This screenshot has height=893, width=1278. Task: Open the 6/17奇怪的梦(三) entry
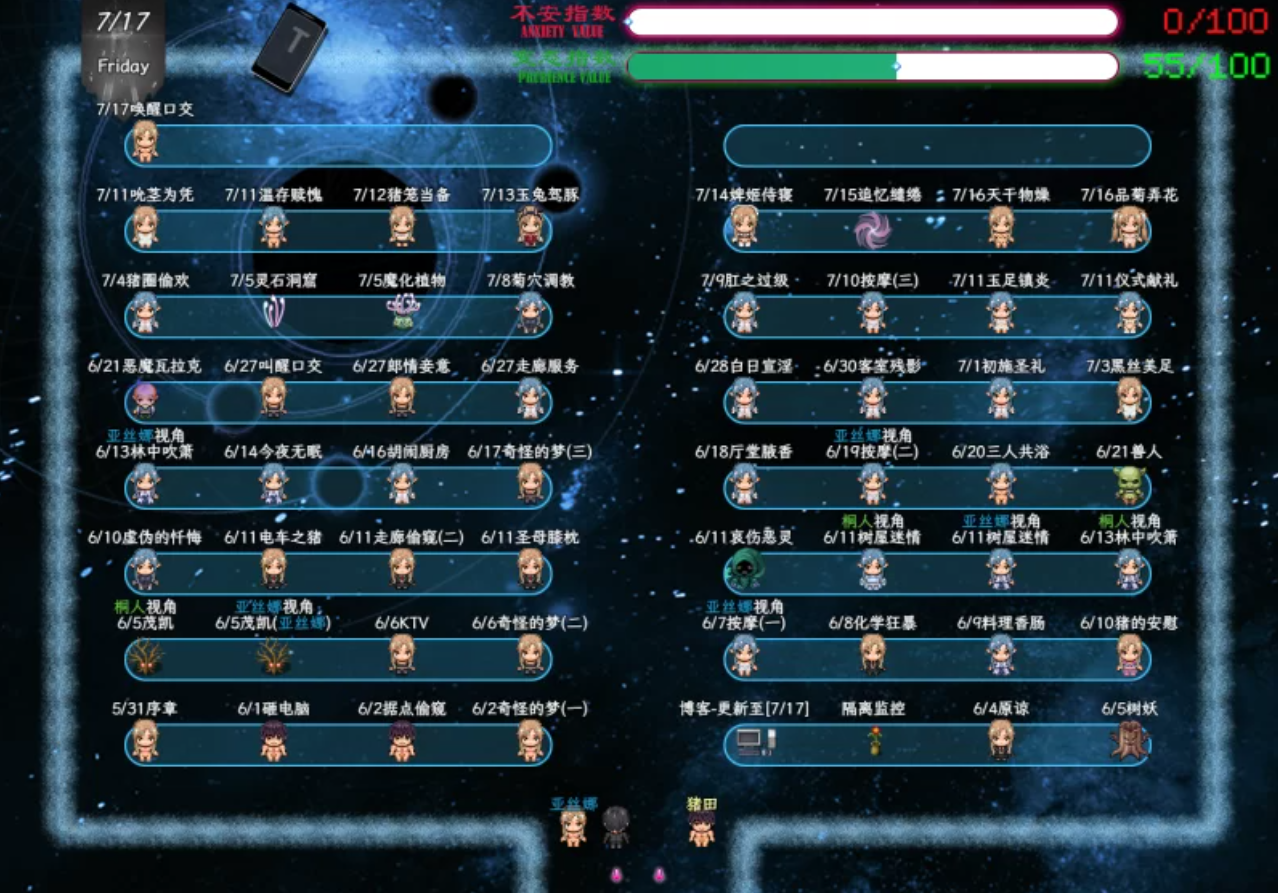tap(530, 485)
